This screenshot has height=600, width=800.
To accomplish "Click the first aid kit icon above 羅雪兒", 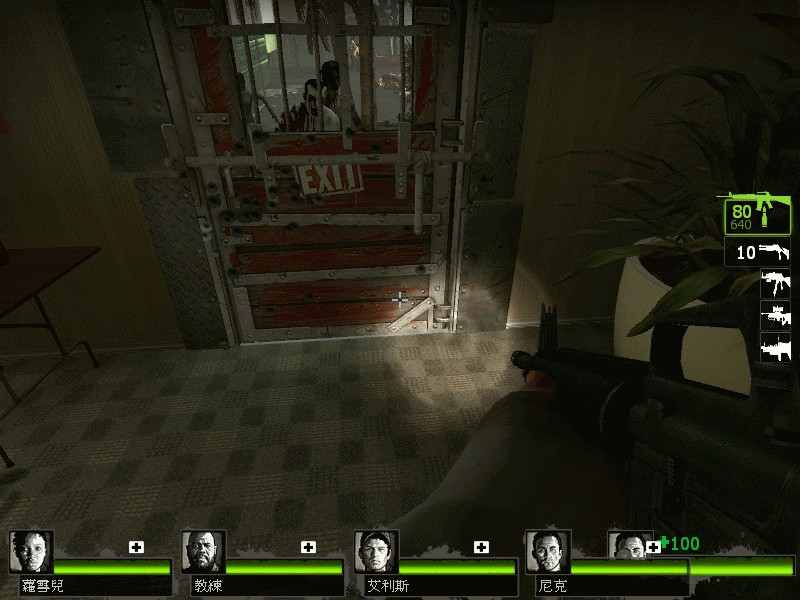I will click(x=137, y=547).
